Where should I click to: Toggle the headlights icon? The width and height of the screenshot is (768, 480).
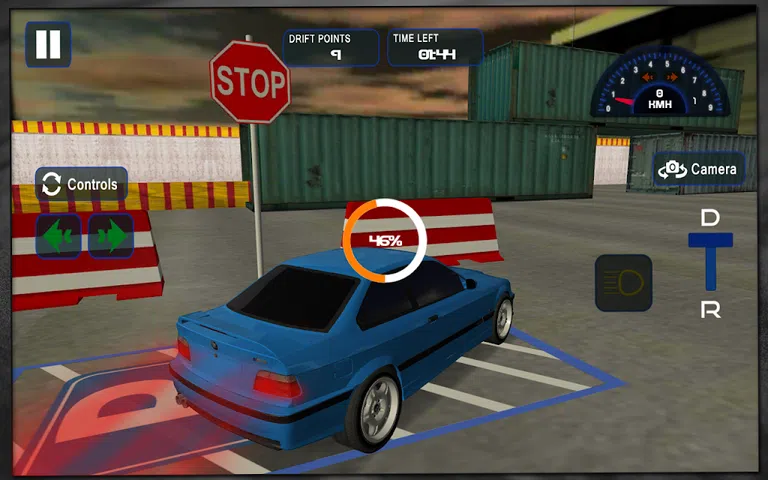(623, 283)
